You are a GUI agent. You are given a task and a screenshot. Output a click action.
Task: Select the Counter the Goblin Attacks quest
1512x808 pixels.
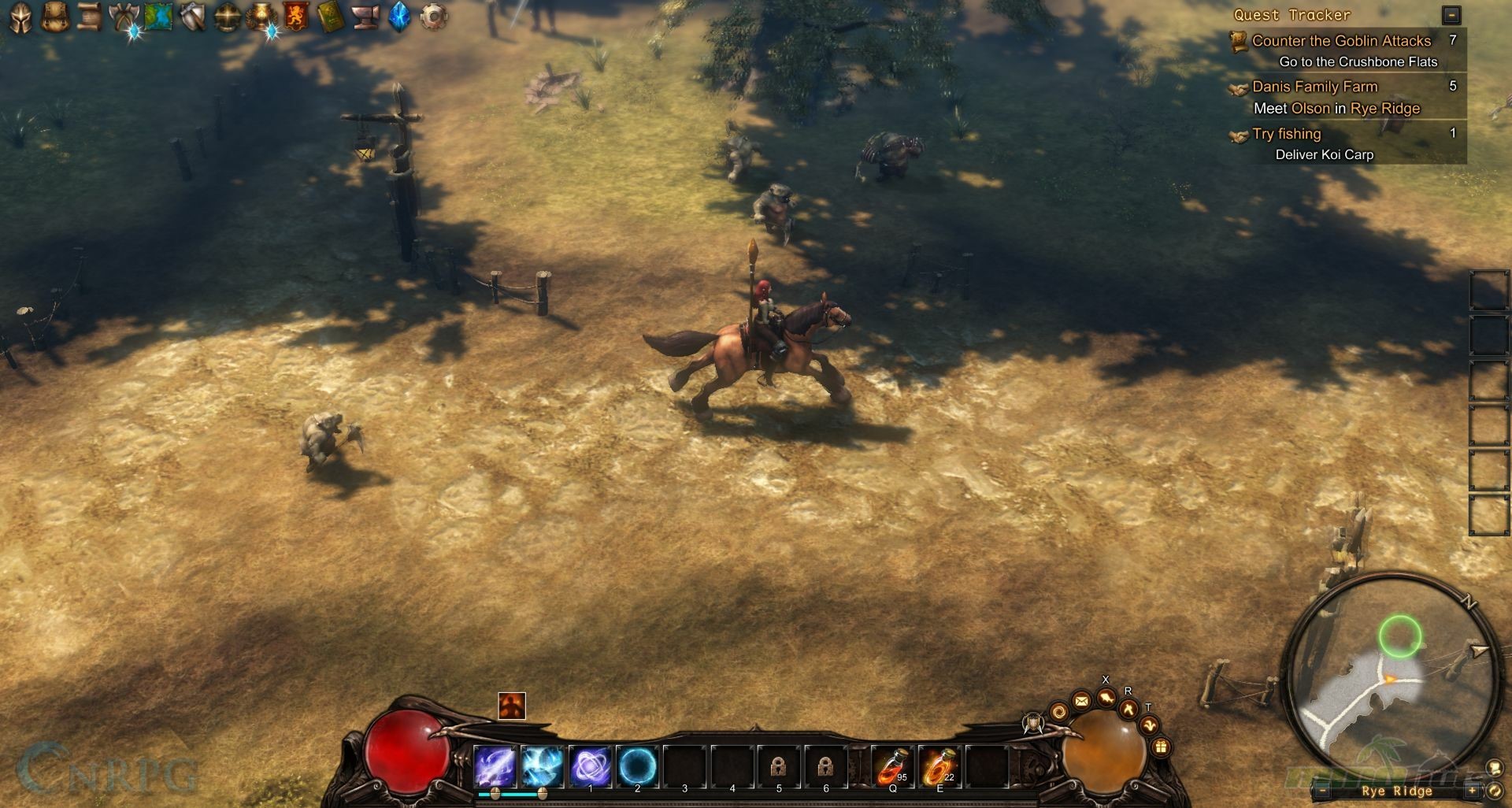[x=1341, y=41]
